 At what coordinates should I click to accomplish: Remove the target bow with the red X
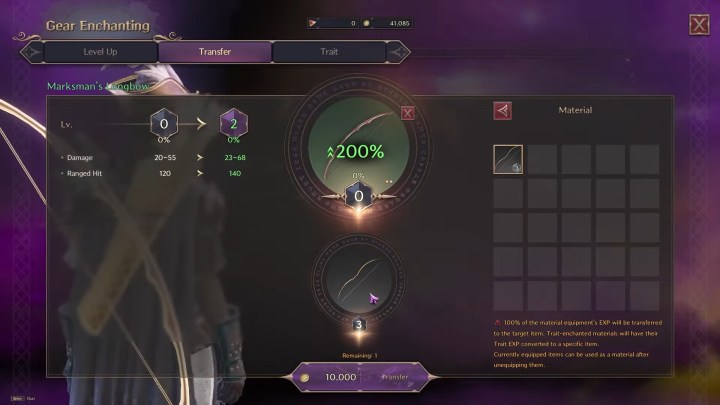(407, 113)
